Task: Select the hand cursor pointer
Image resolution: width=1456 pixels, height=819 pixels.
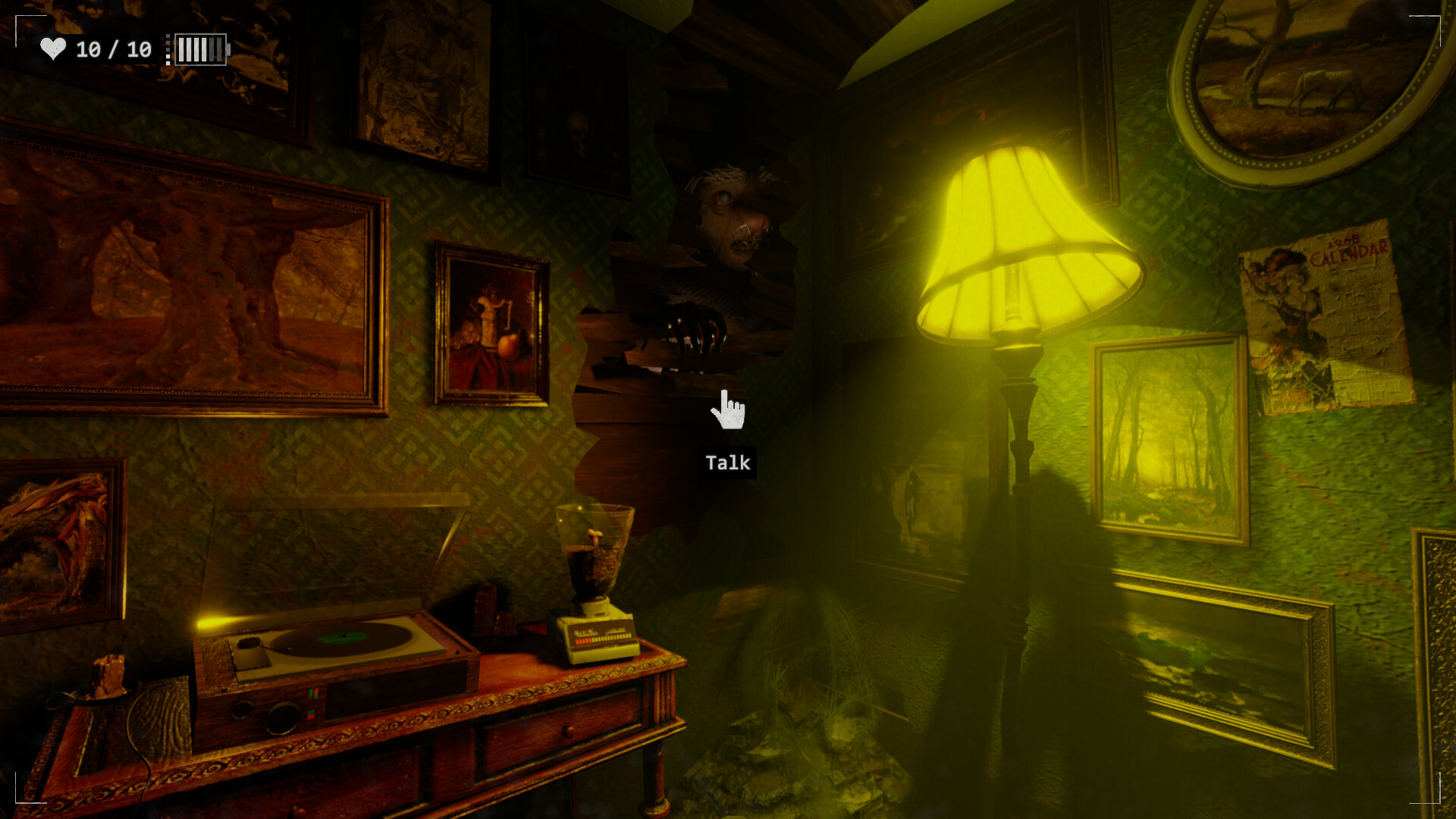Action: (727, 410)
